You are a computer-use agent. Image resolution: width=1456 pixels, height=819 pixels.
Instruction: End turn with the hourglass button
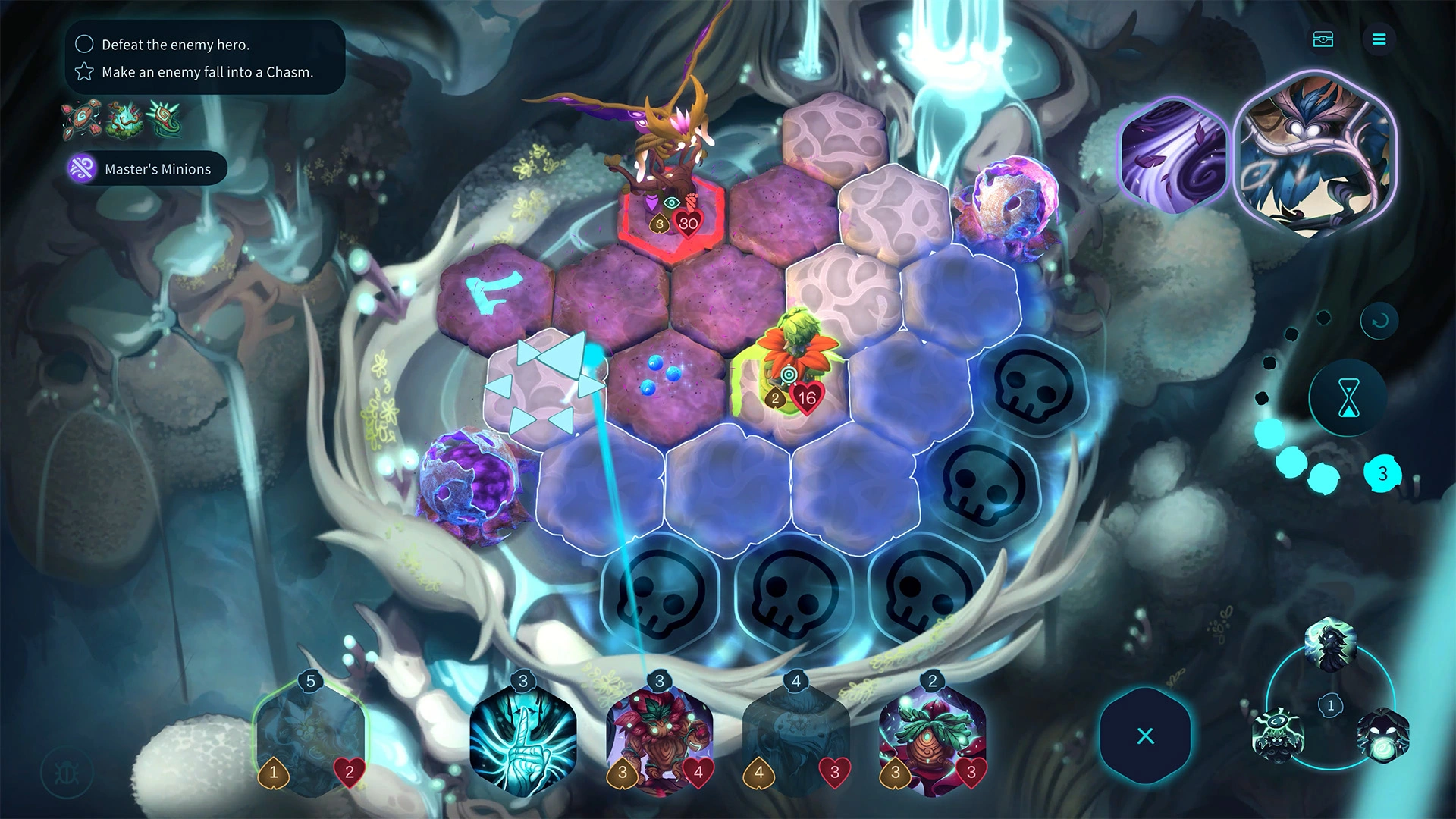click(1348, 398)
